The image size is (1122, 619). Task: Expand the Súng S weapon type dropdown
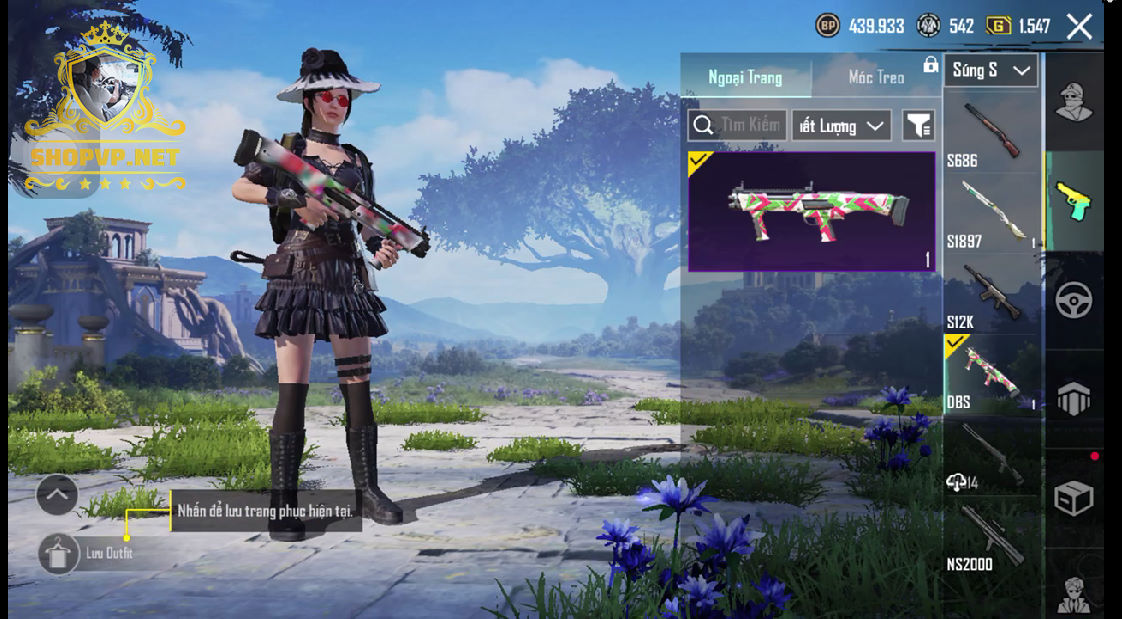990,70
